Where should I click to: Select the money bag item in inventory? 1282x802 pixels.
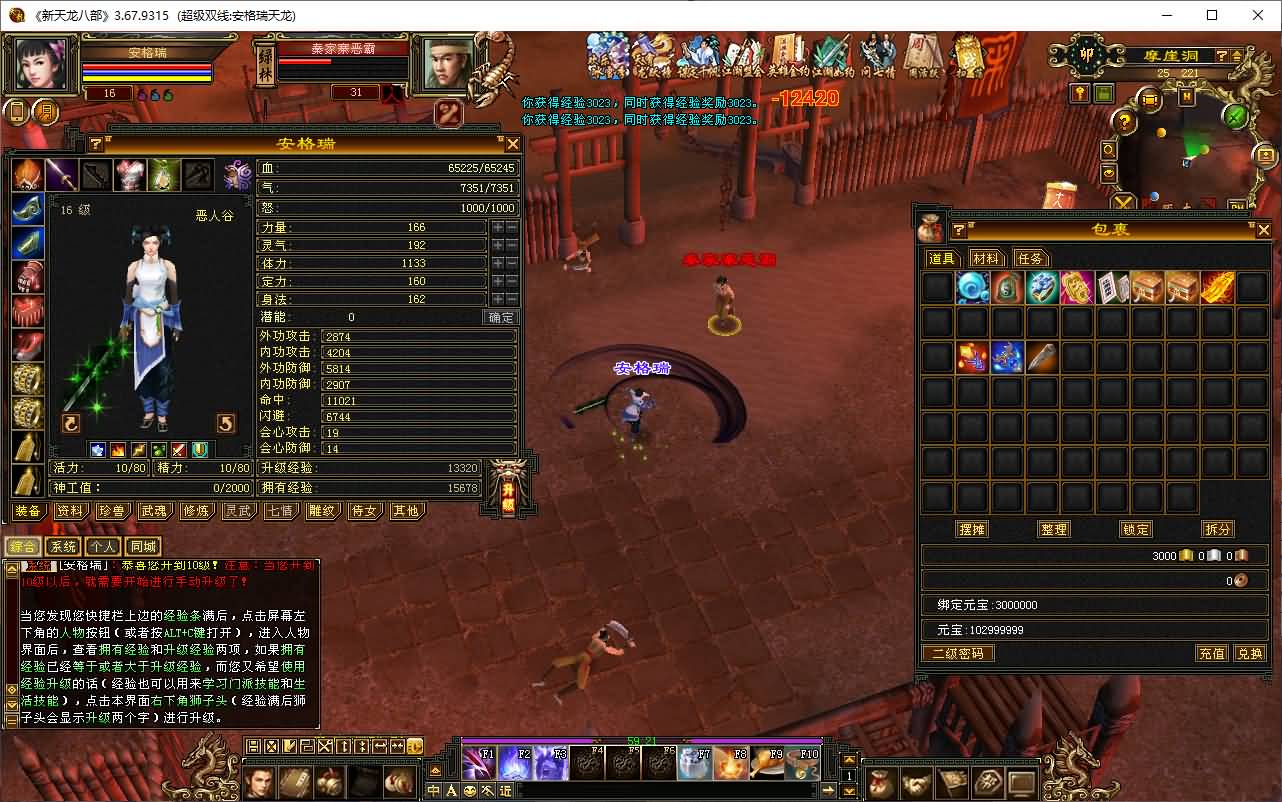click(1007, 288)
